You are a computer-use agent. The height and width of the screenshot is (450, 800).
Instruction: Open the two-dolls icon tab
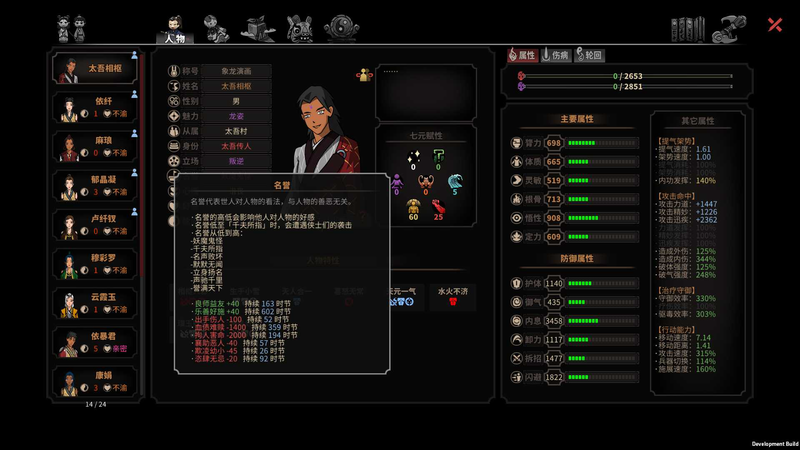point(68,27)
